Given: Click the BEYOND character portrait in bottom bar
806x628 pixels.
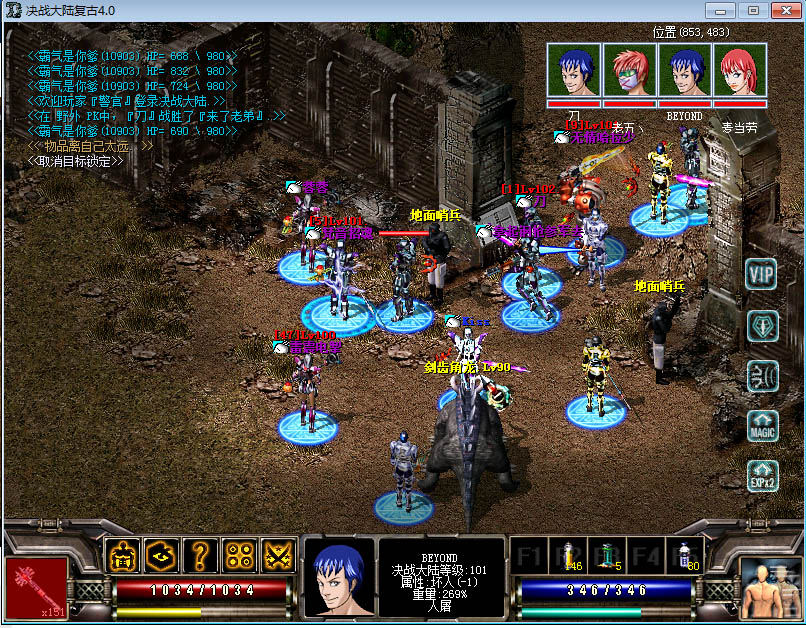Looking at the screenshot, I should click(338, 578).
